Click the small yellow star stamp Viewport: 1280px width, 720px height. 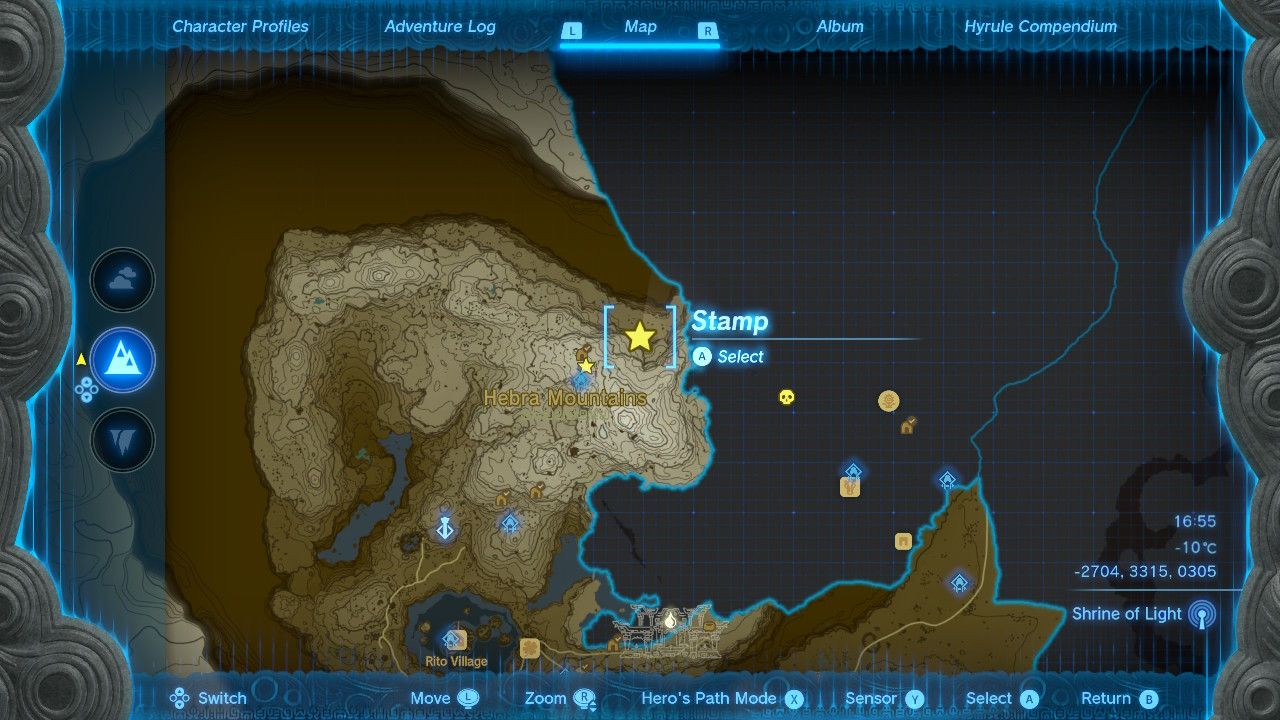point(587,366)
